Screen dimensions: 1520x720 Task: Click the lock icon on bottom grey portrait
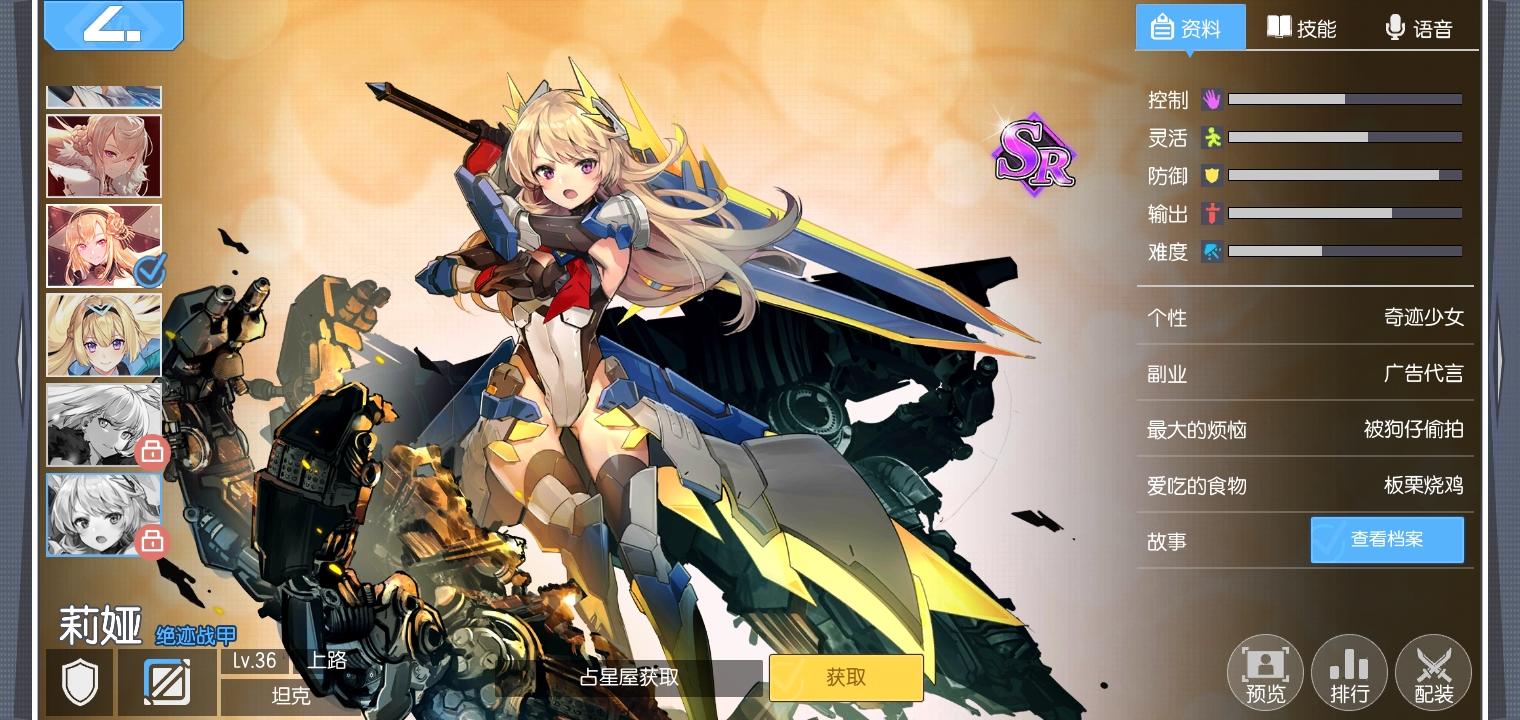152,541
